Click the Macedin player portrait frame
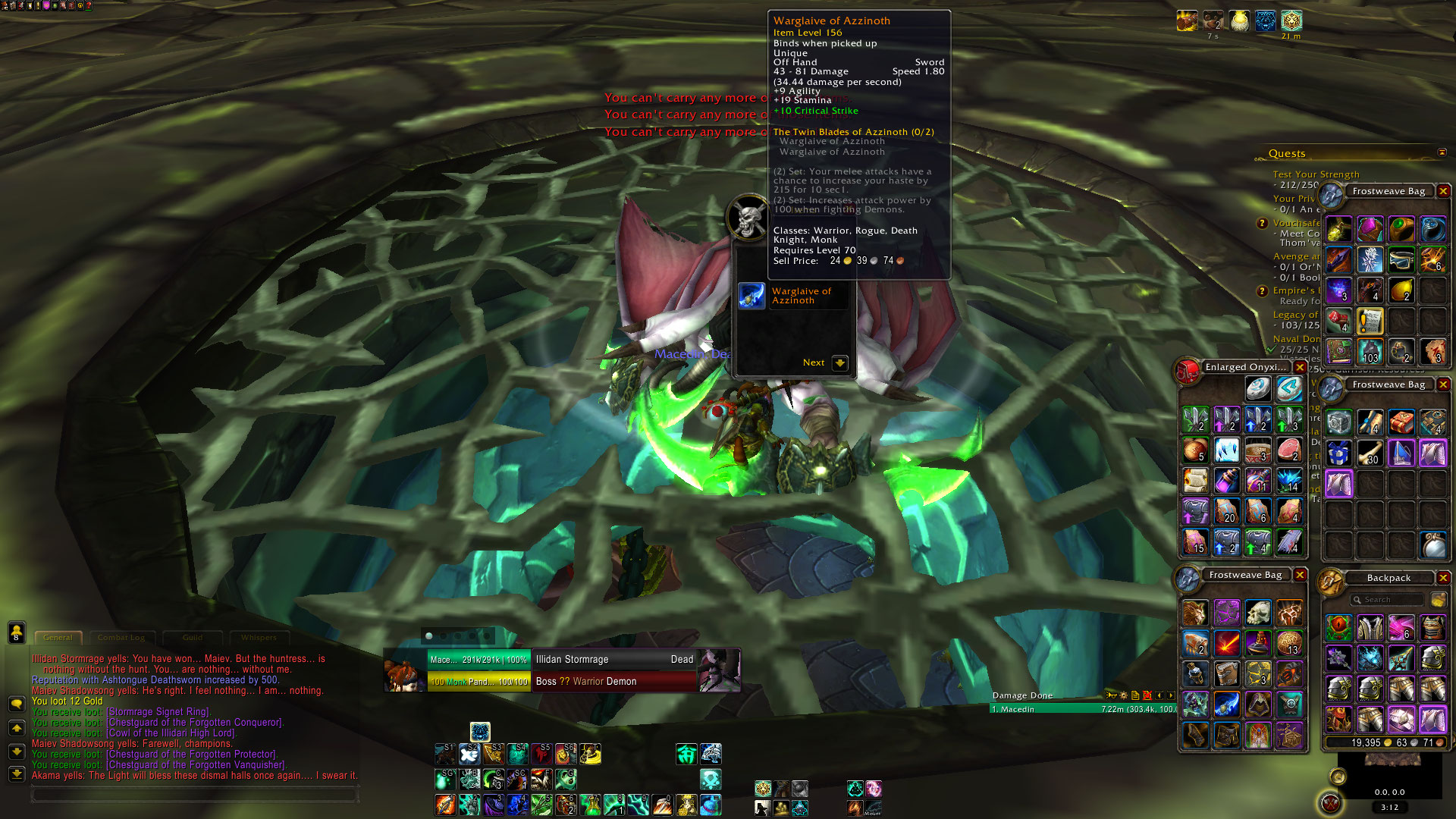Screen dimensions: 1456x819 (404, 670)
